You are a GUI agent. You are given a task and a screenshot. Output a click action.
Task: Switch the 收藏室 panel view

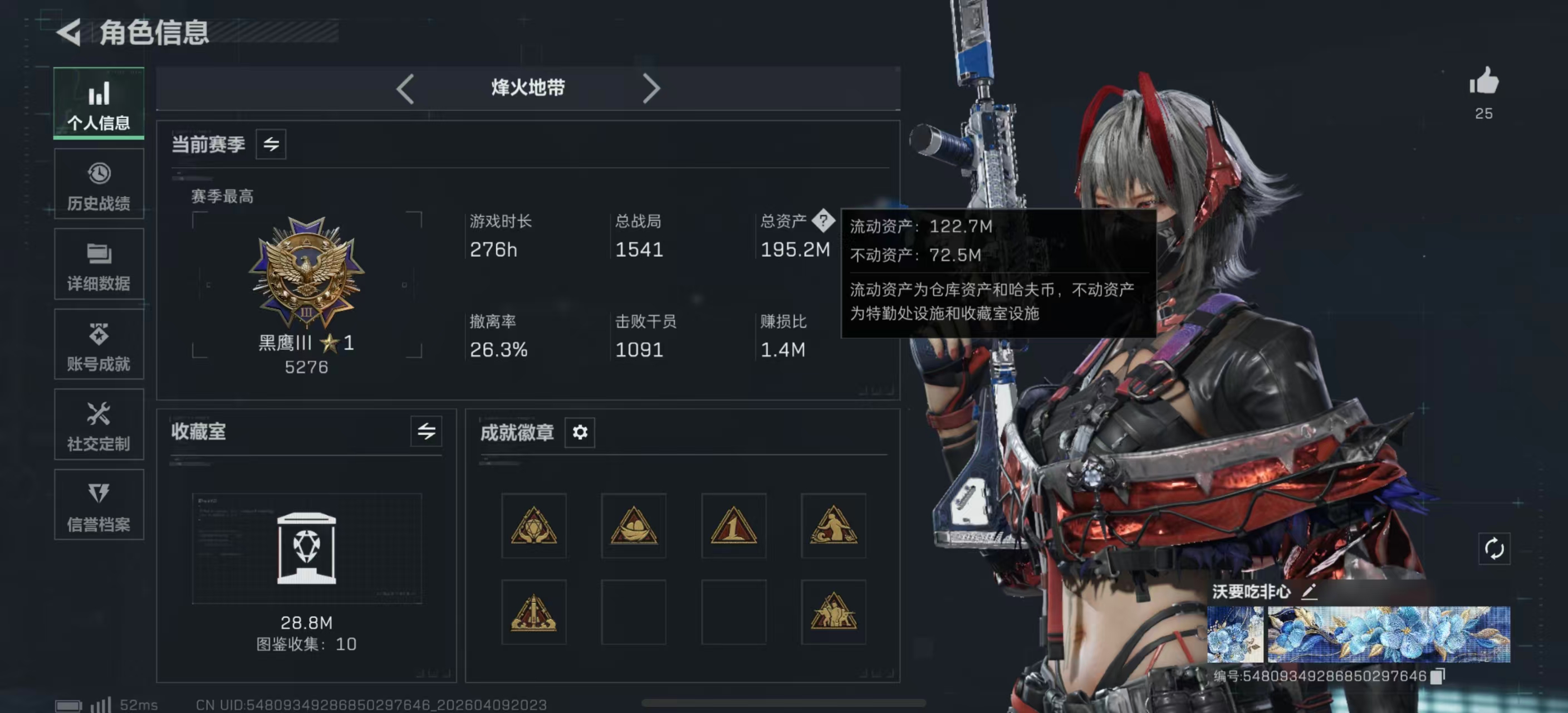[x=426, y=432]
